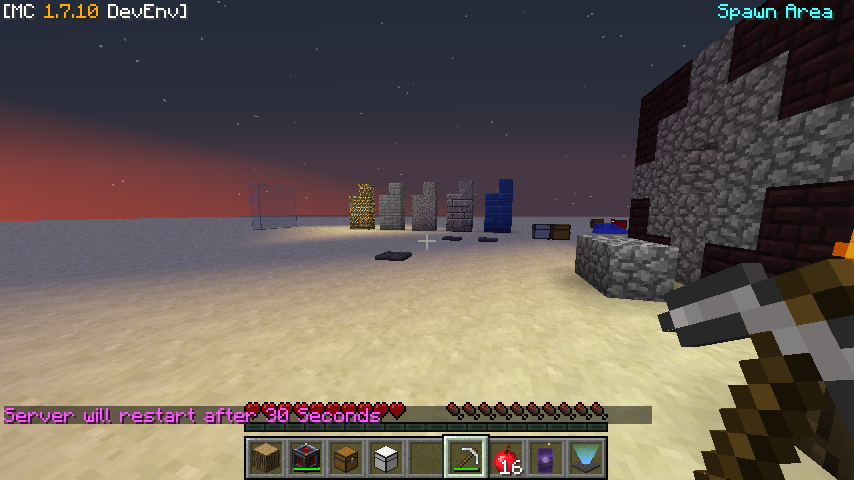Select the white block hotbar slot
The width and height of the screenshot is (854, 480).
[386, 457]
